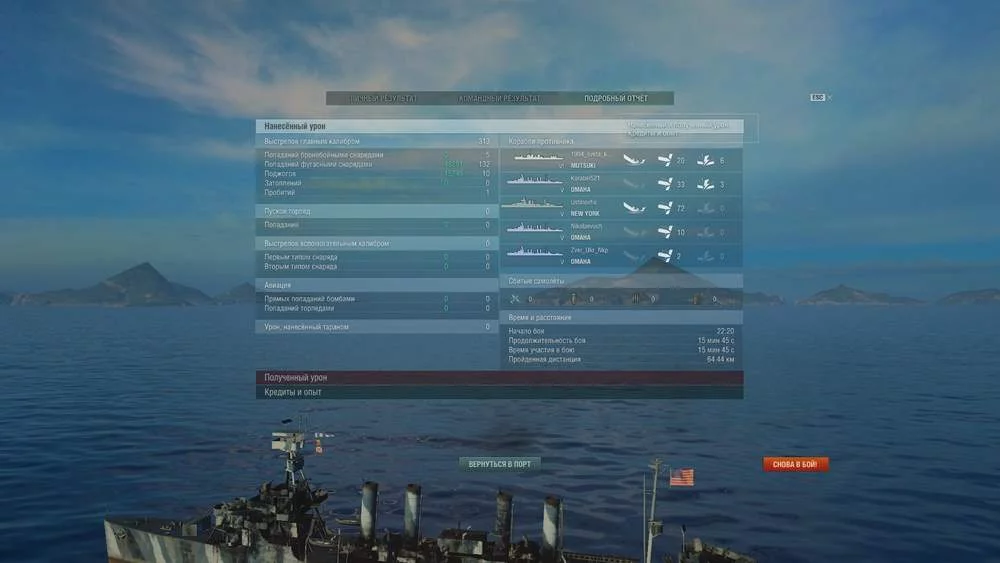Image resolution: width=1000 pixels, height=563 pixels.
Task: Start another battle with Снова в бой
Action: point(796,464)
